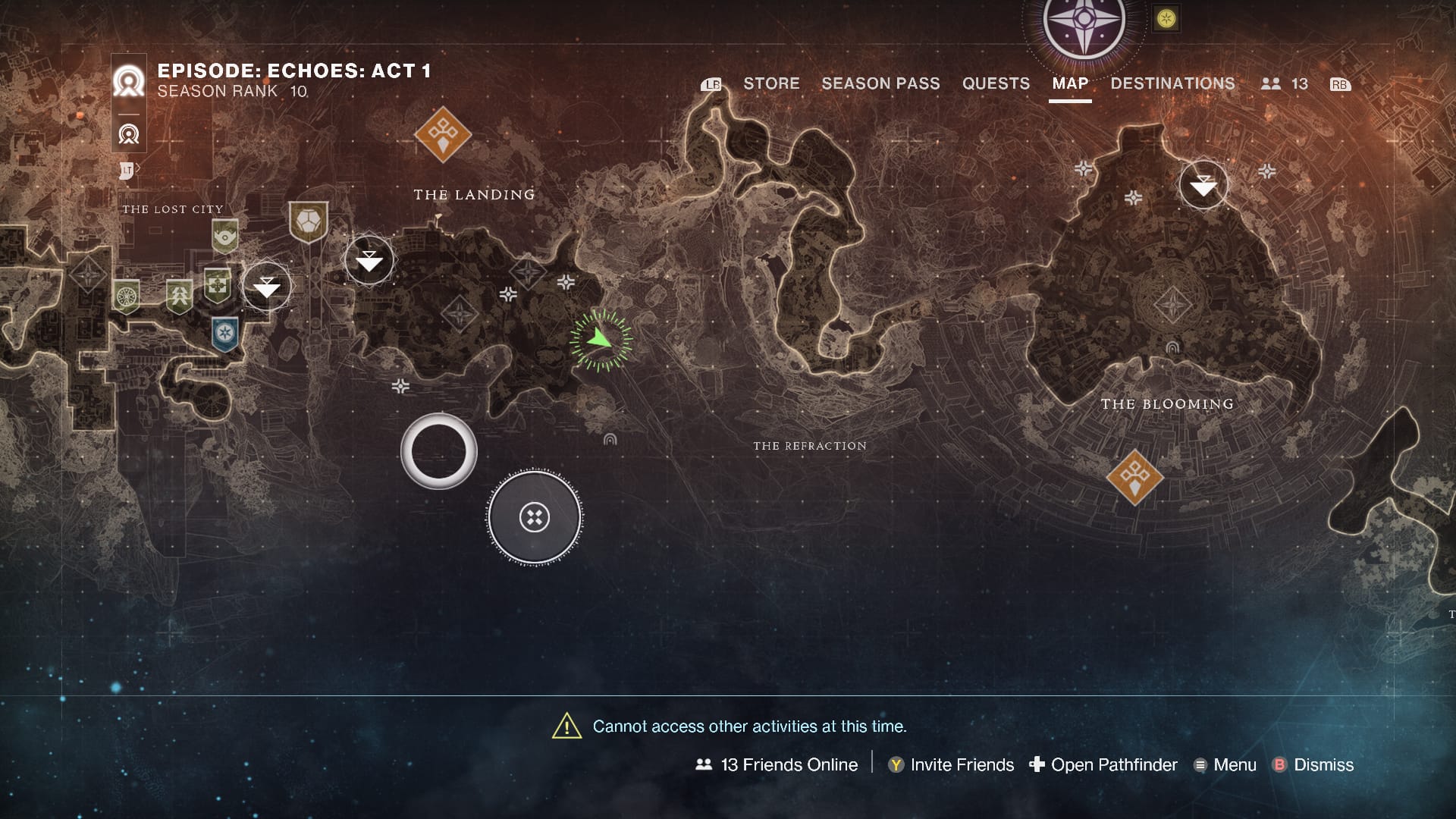Open the Destinations tab
Viewport: 1456px width, 819px height.
click(1172, 83)
